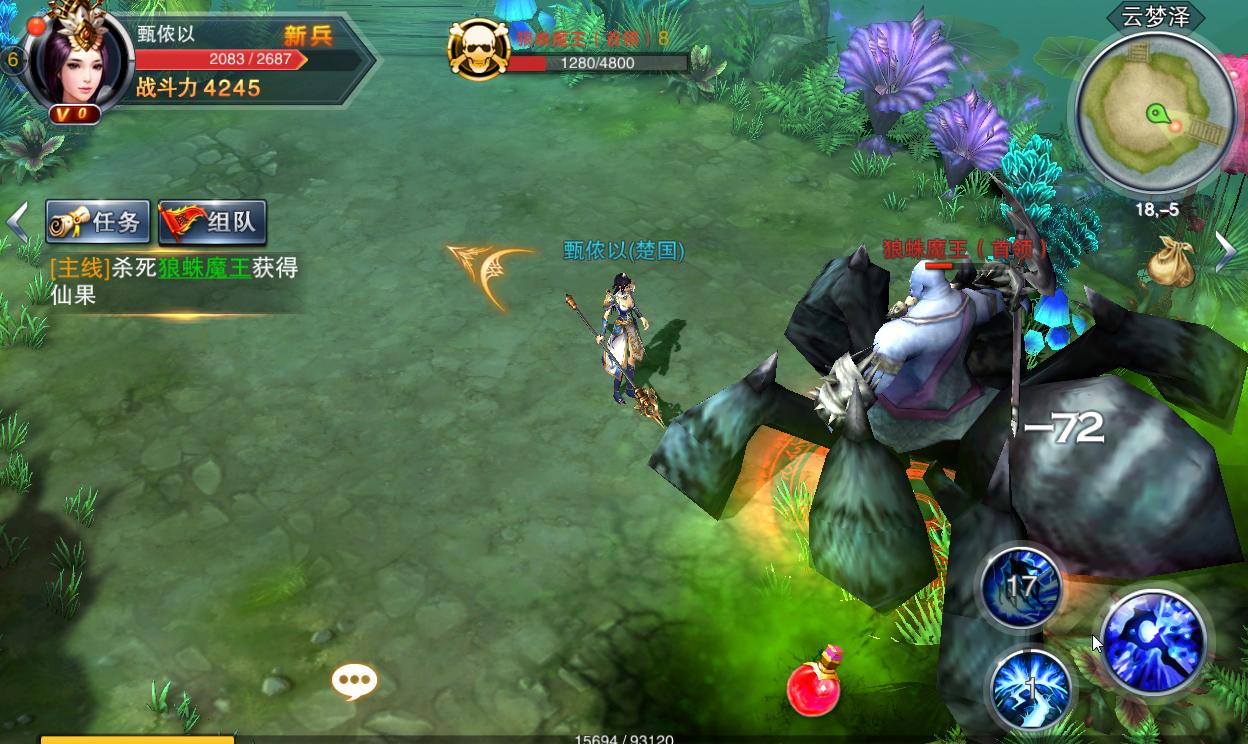Image resolution: width=1248 pixels, height=744 pixels.
Task: Collapse the left side panel arrow
Action: point(17,223)
